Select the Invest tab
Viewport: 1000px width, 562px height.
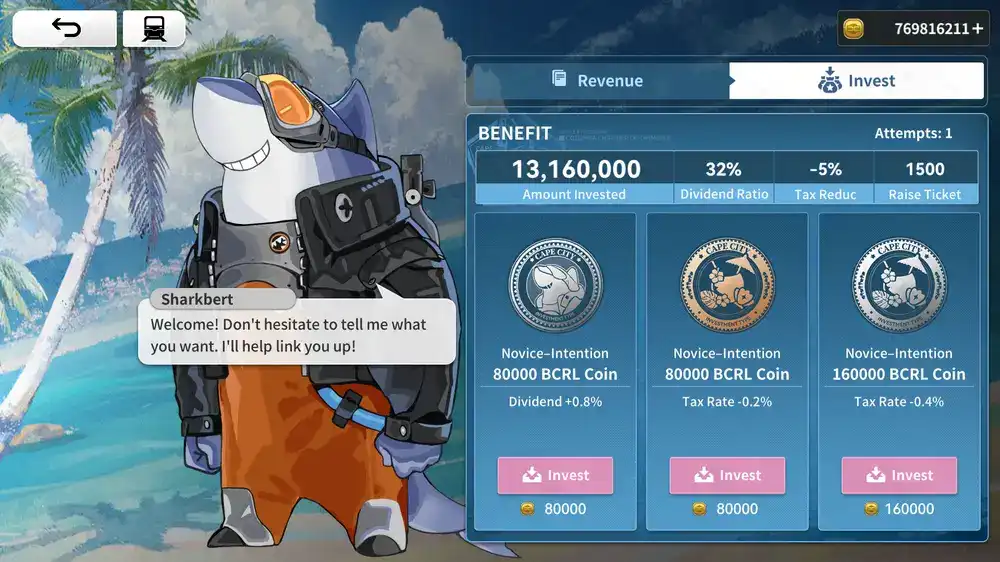coord(857,81)
